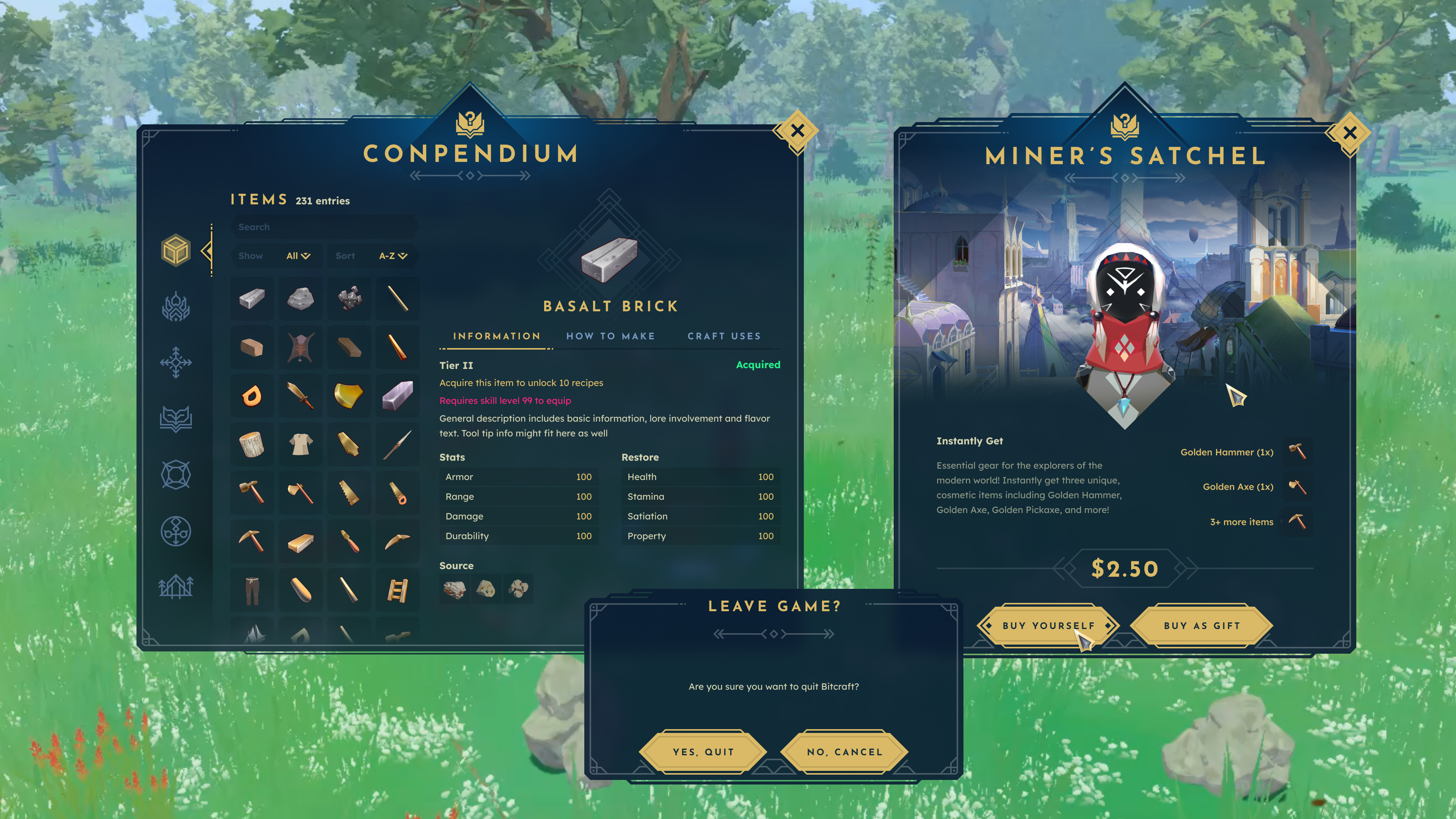Select Buy As Gift option
Screen dimensions: 1456x819
1202,626
